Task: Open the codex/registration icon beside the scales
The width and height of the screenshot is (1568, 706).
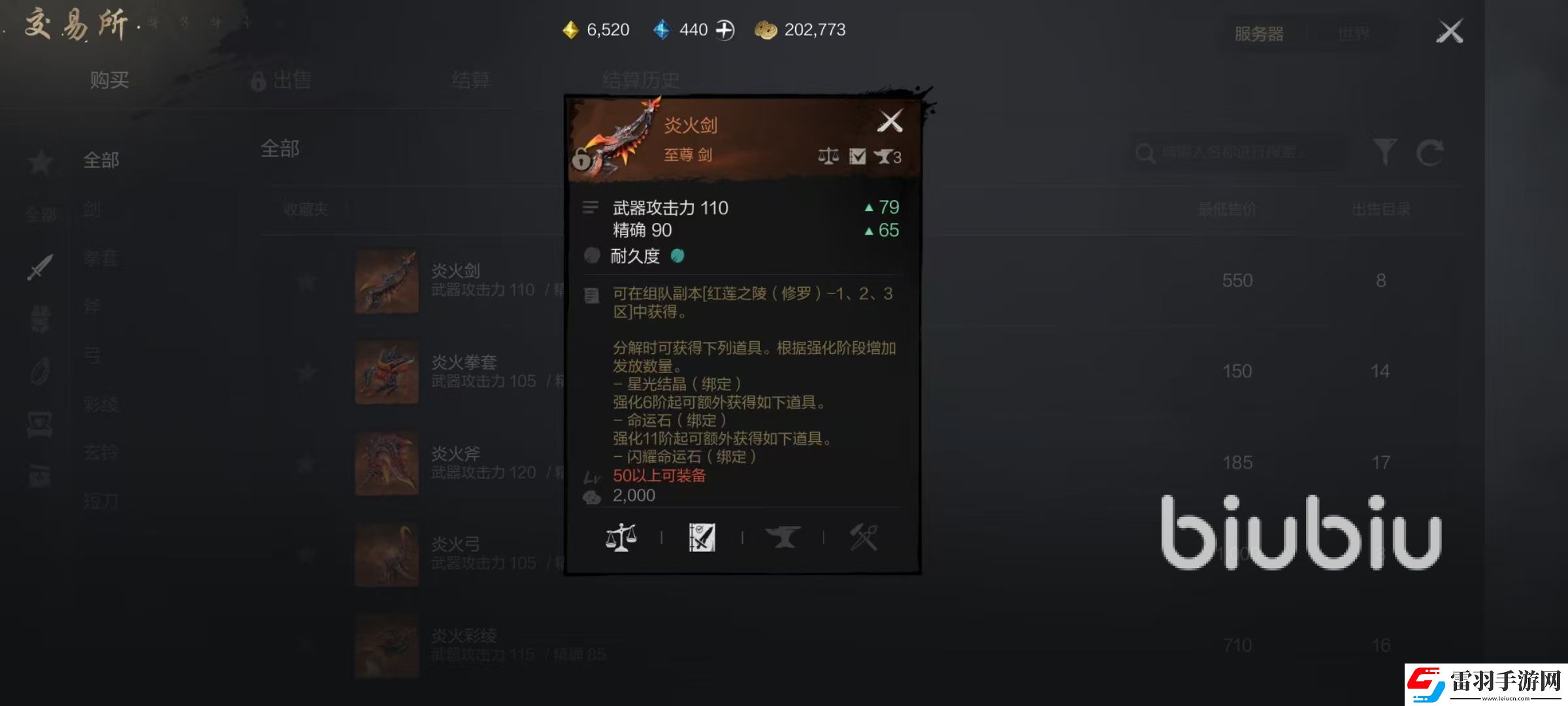Action: pos(702,537)
